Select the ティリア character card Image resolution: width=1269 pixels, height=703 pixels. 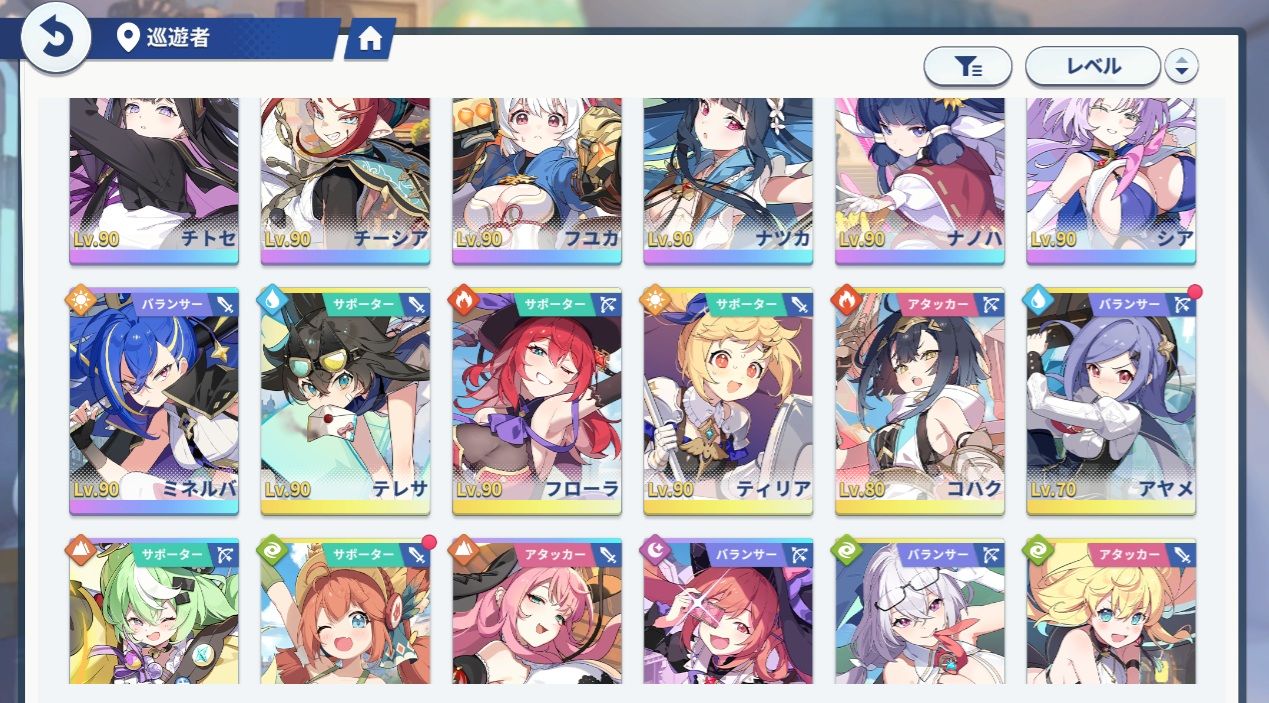pos(728,400)
